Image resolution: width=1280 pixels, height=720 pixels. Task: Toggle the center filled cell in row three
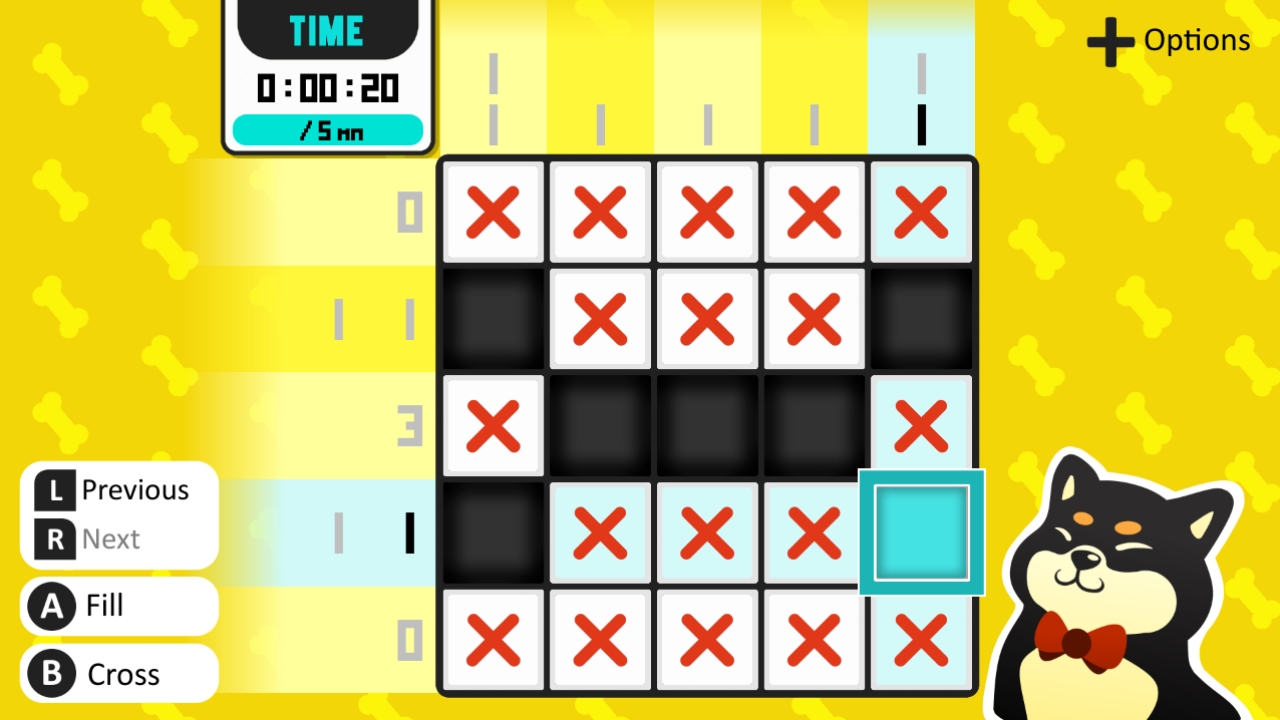click(x=707, y=425)
